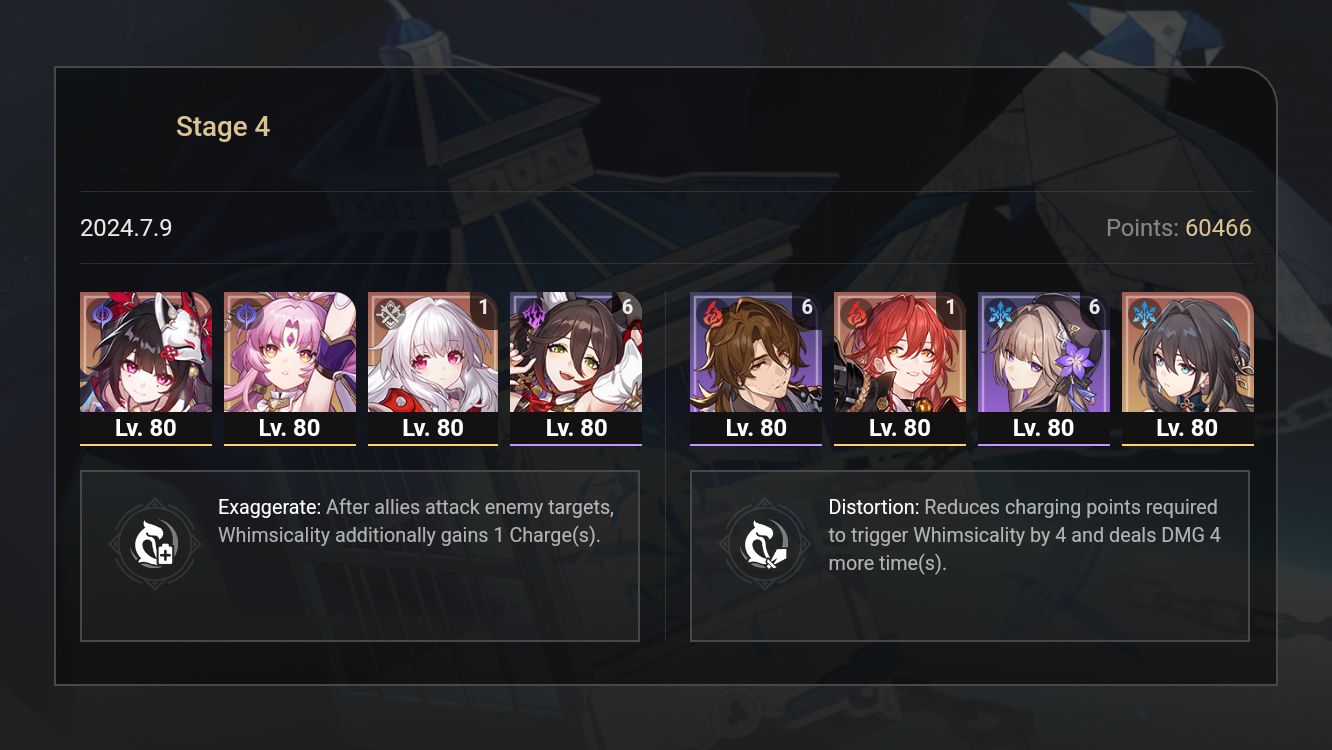Select the Stage 4 header
Image resolution: width=1332 pixels, height=750 pixels.
[x=223, y=126]
